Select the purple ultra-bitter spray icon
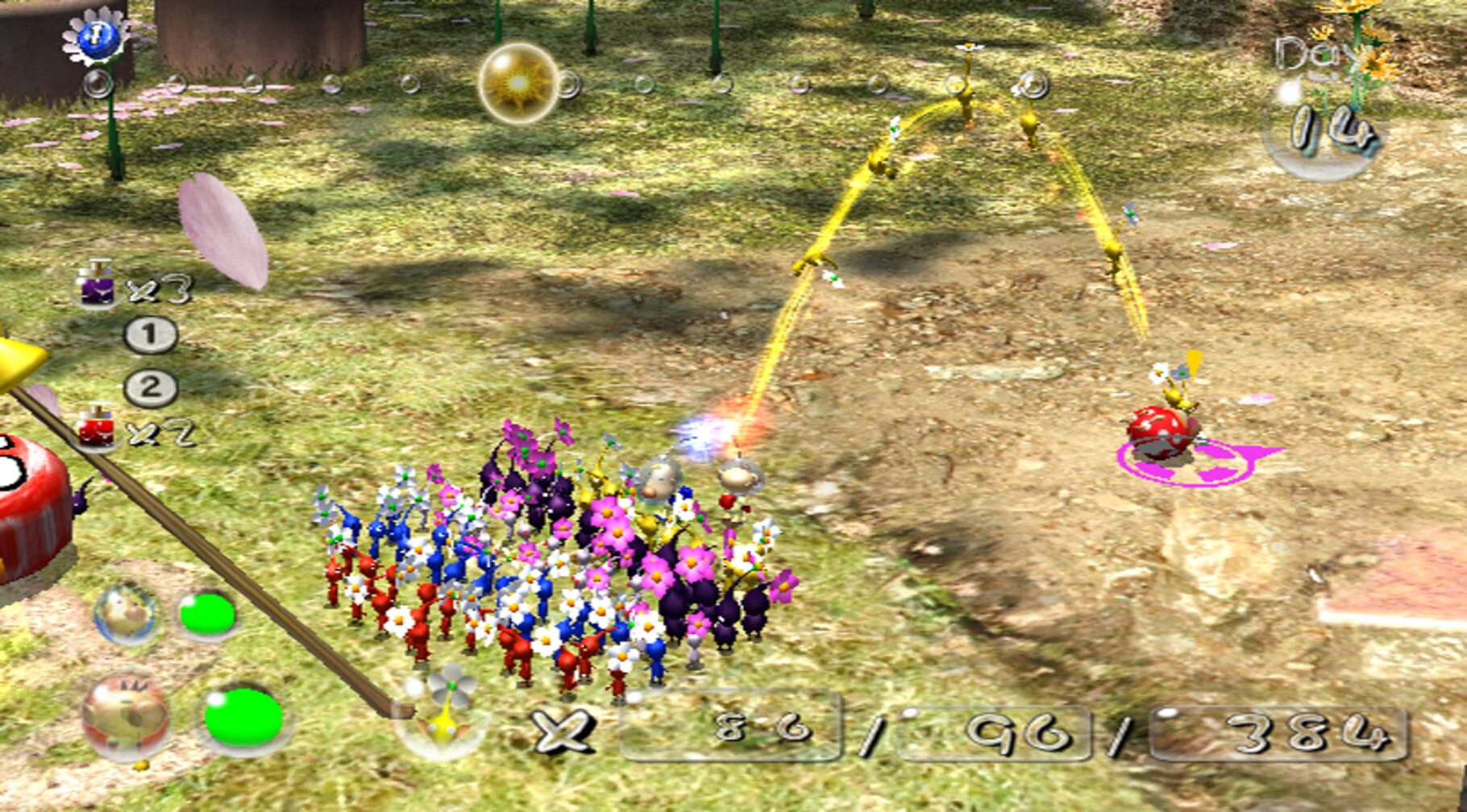Image resolution: width=1467 pixels, height=812 pixels. coord(99,293)
